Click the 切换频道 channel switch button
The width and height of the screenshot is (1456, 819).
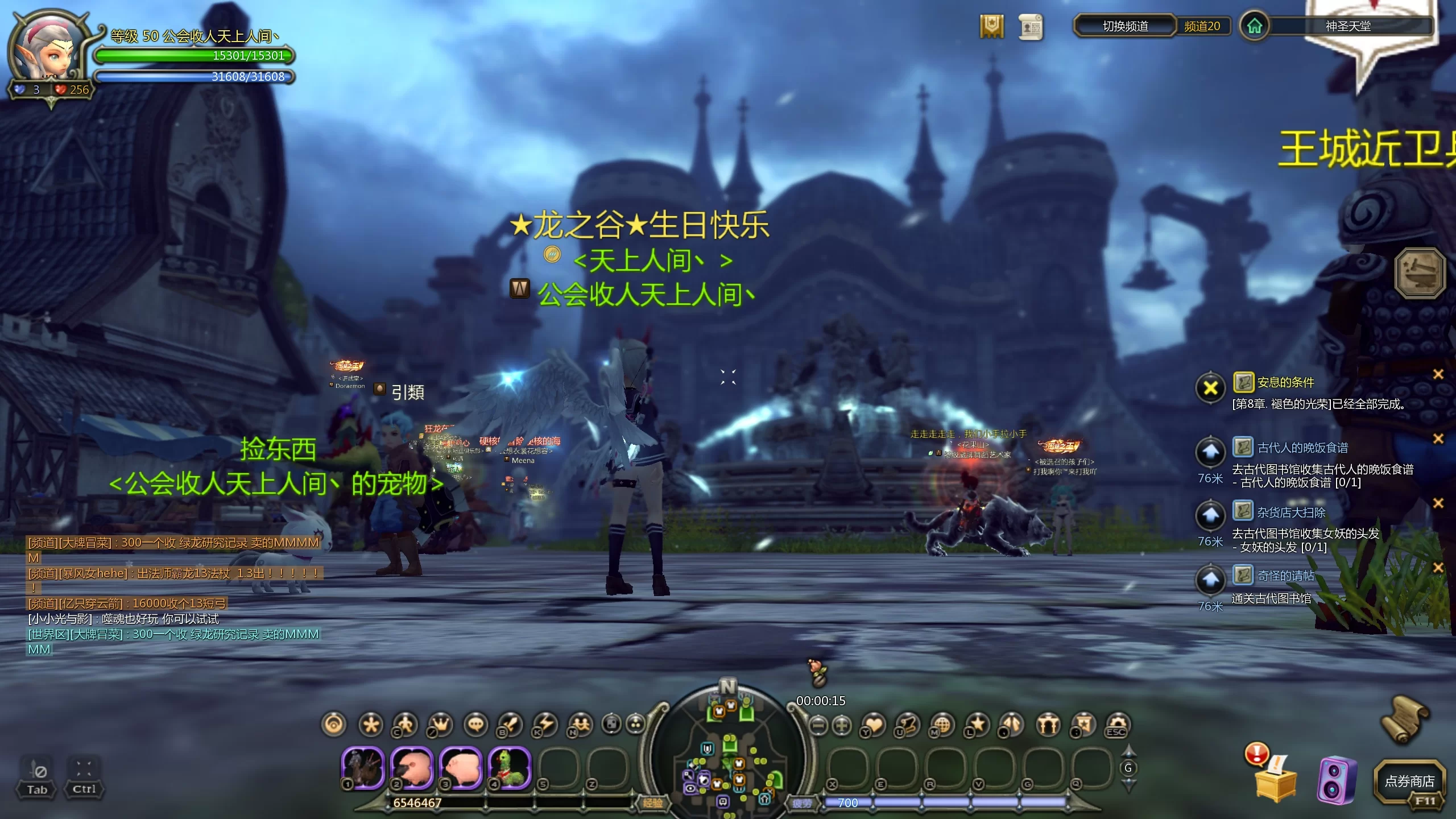click(x=1124, y=26)
